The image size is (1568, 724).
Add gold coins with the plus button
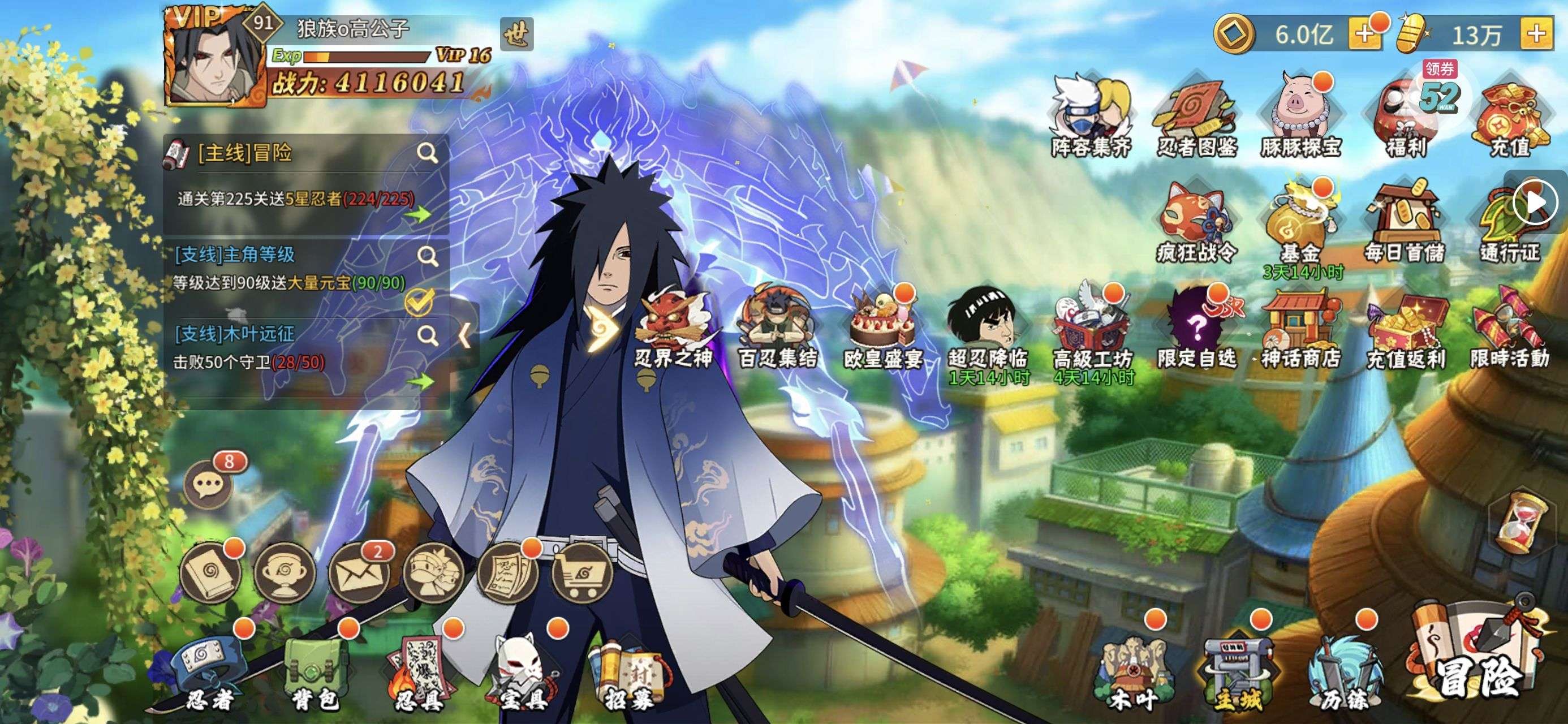1363,34
